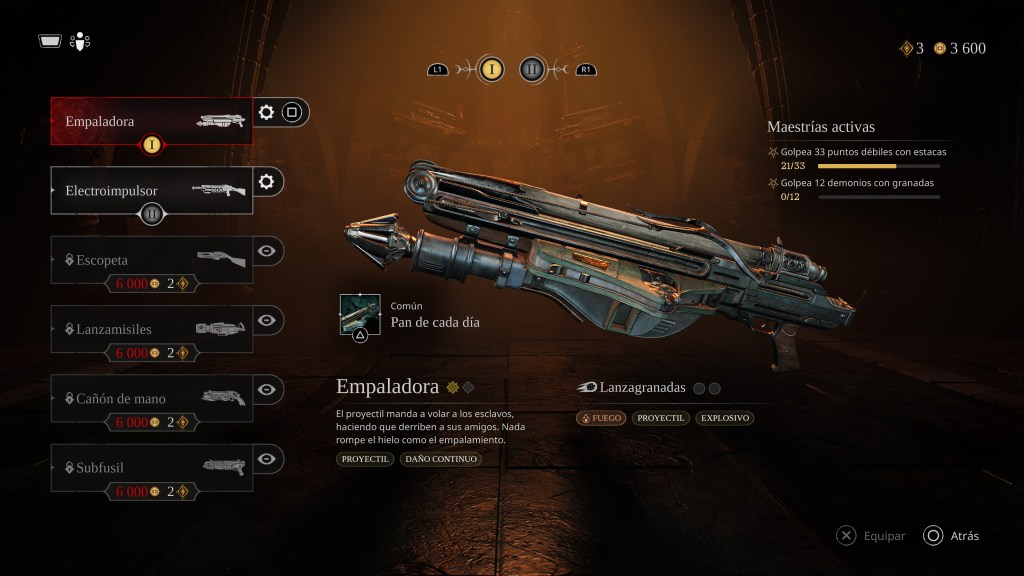The image size is (1024, 576).
Task: Preview the Lanzamisiles with eye icon
Action: point(266,320)
